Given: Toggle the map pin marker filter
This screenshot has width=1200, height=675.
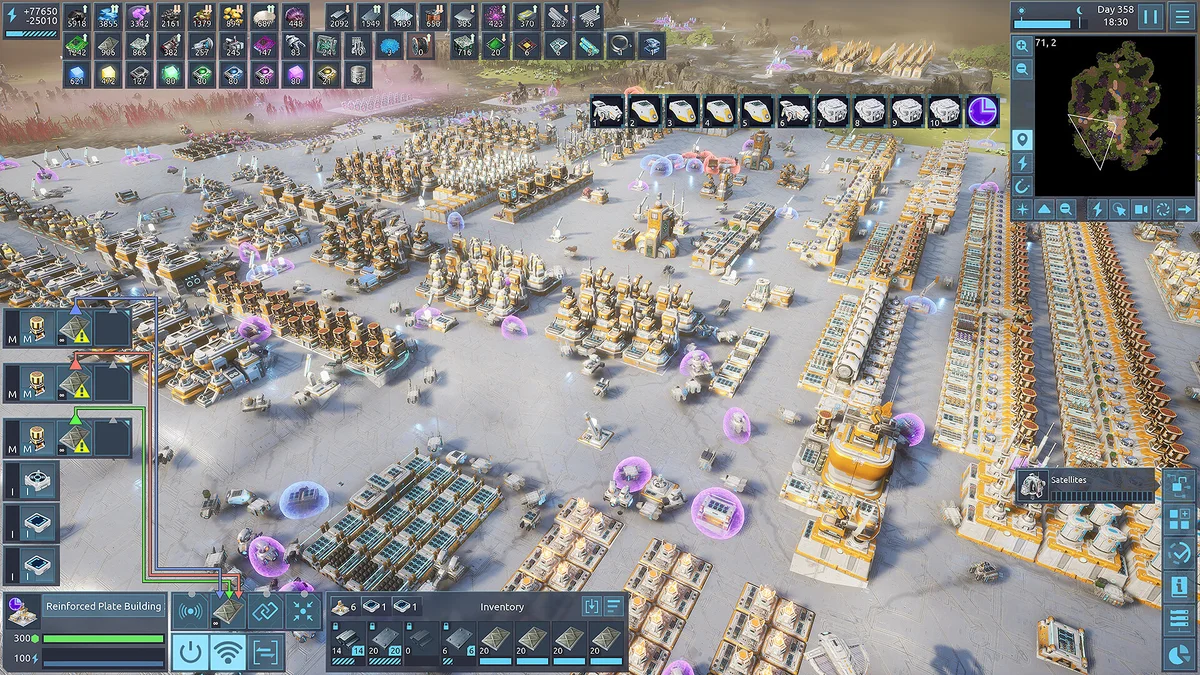Looking at the screenshot, I should 1022,139.
